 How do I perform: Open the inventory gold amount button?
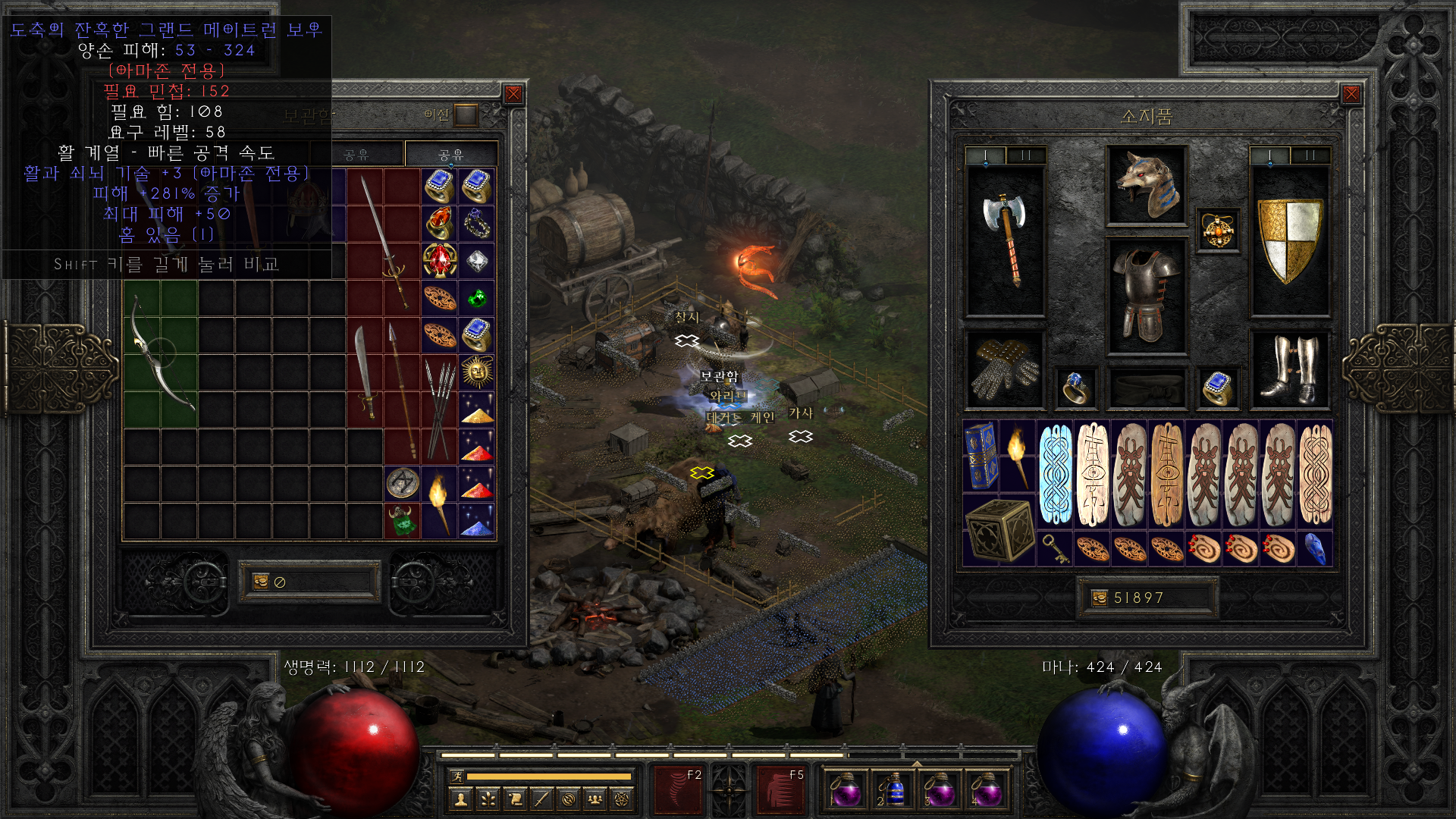pyautogui.click(x=1100, y=598)
